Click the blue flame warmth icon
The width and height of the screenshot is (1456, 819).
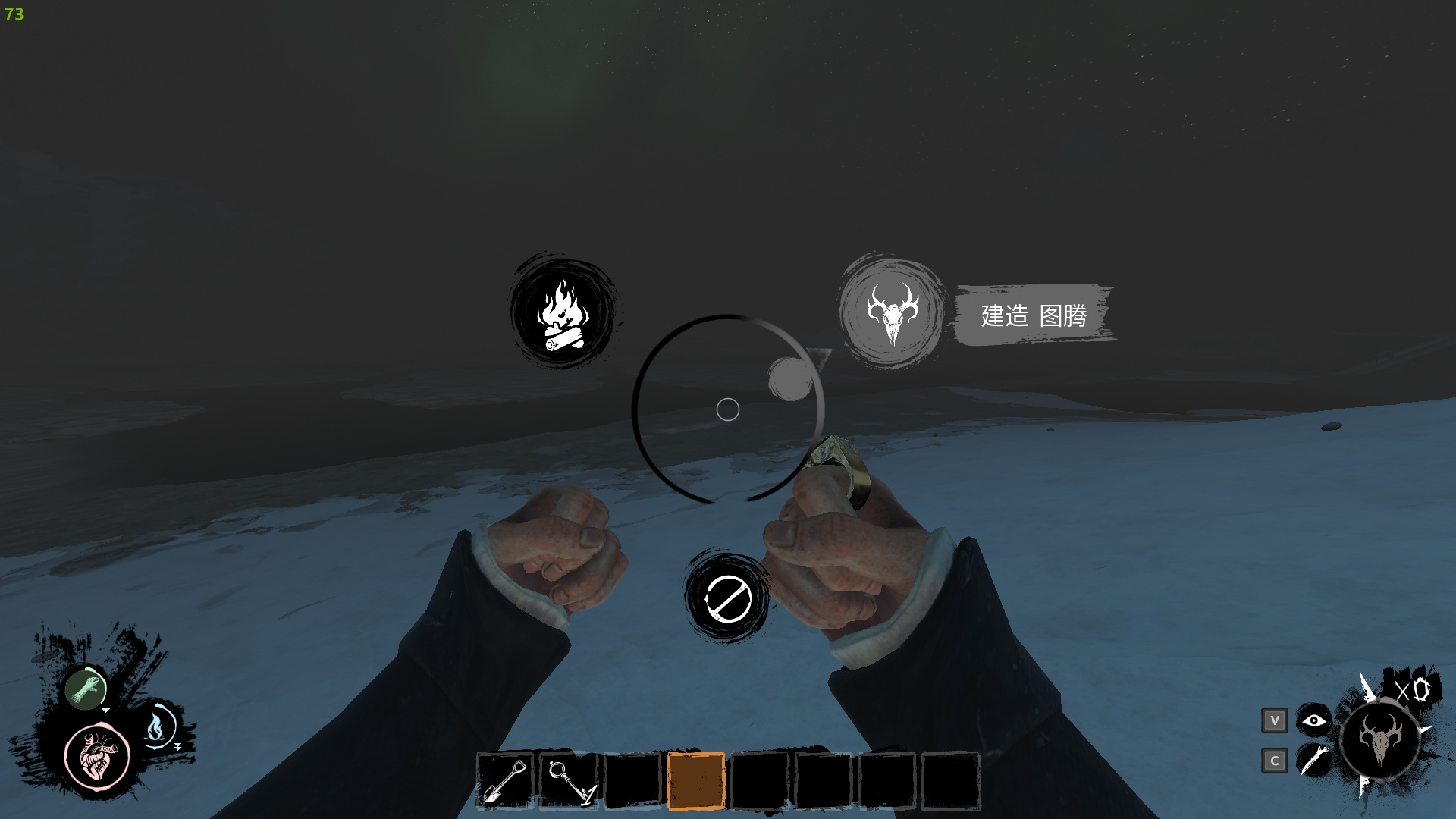[x=157, y=726]
